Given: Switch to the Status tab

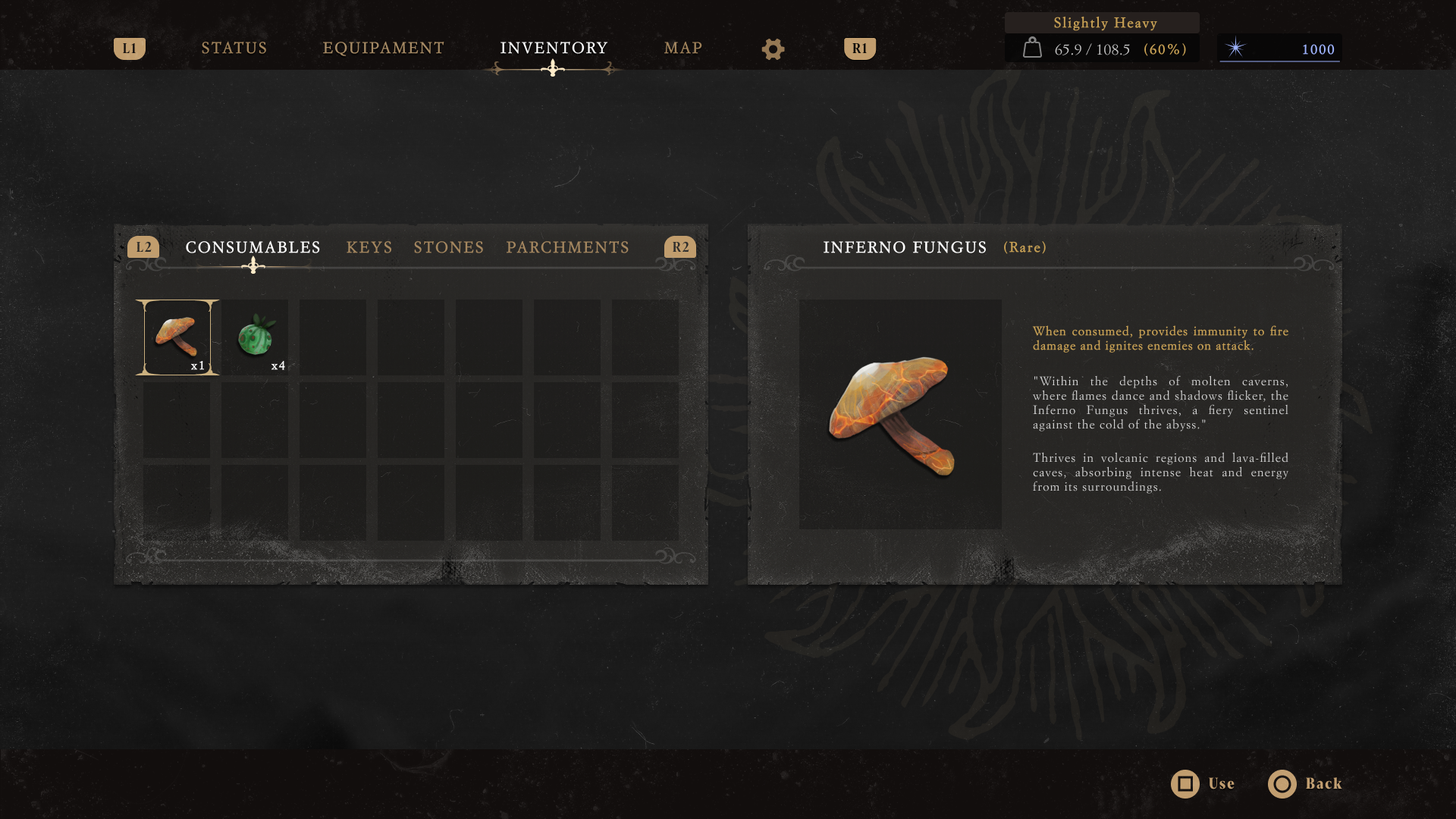Looking at the screenshot, I should [234, 49].
